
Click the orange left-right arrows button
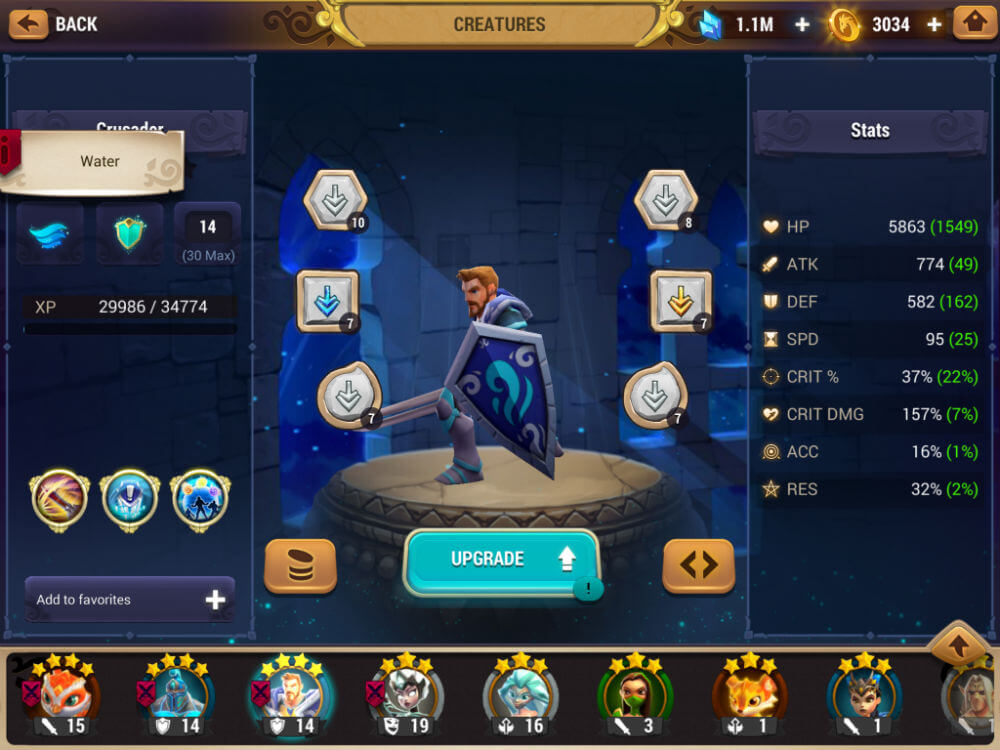click(x=698, y=566)
